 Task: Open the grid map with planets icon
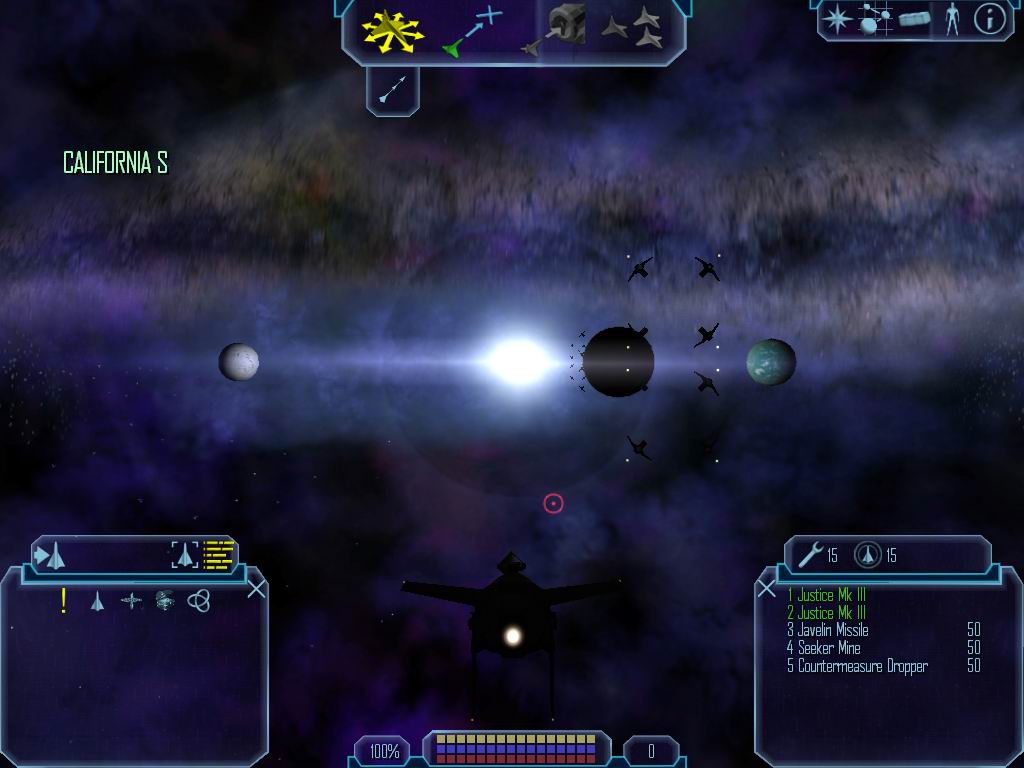click(x=875, y=19)
